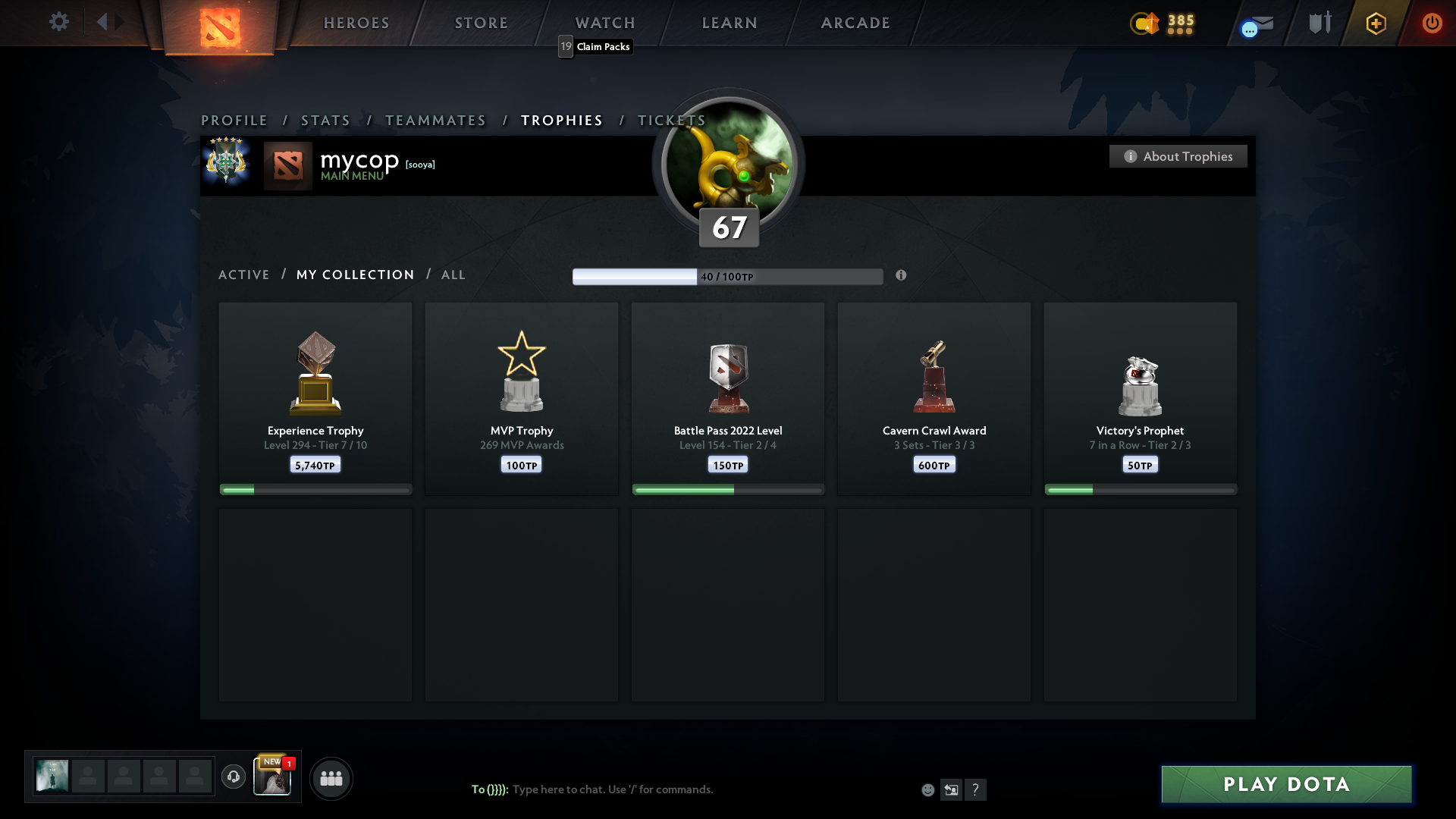This screenshot has width=1456, height=819.
Task: Open About Trophies information
Action: (x=1178, y=156)
